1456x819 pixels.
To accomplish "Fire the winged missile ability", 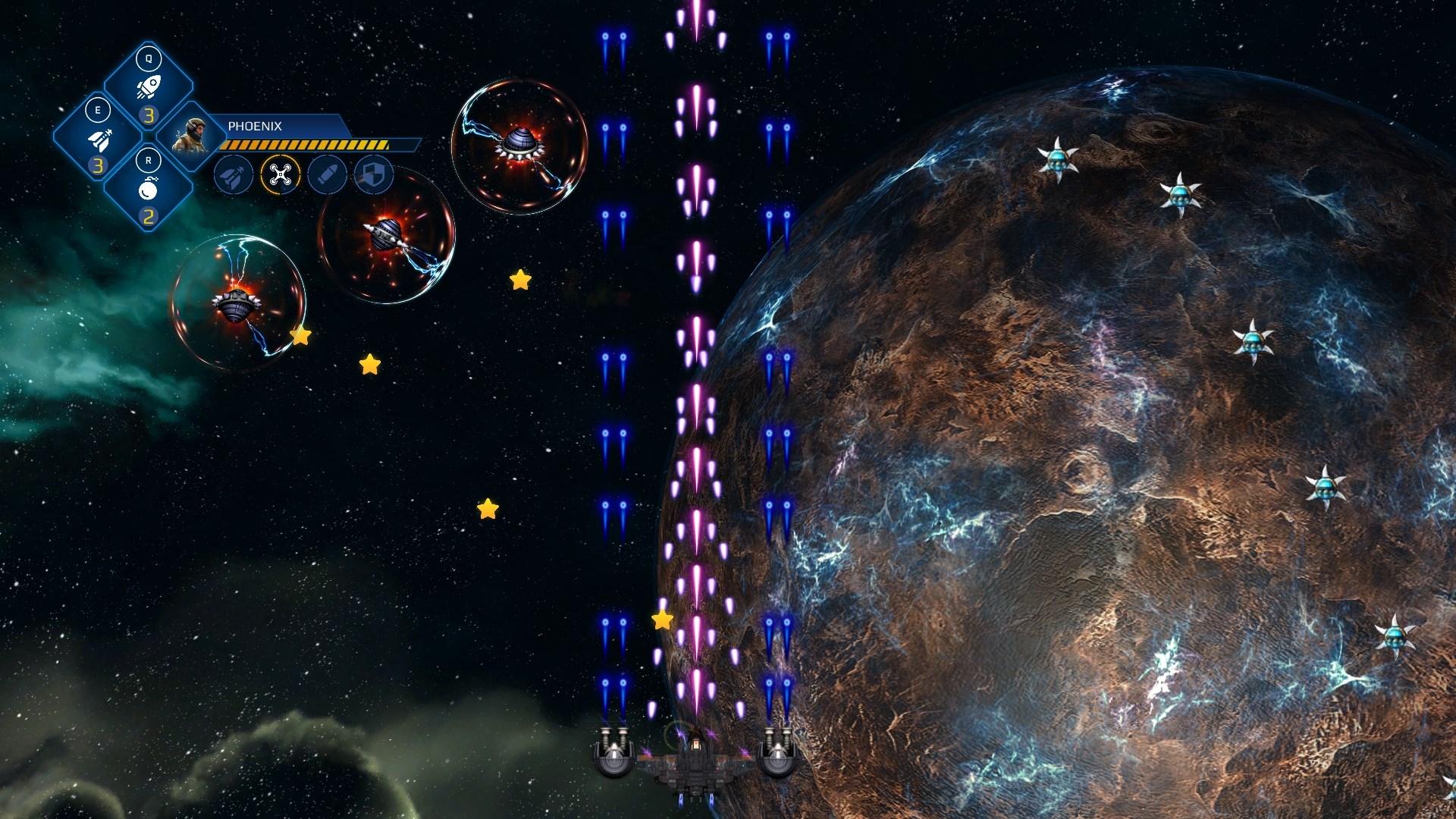I will [99, 139].
